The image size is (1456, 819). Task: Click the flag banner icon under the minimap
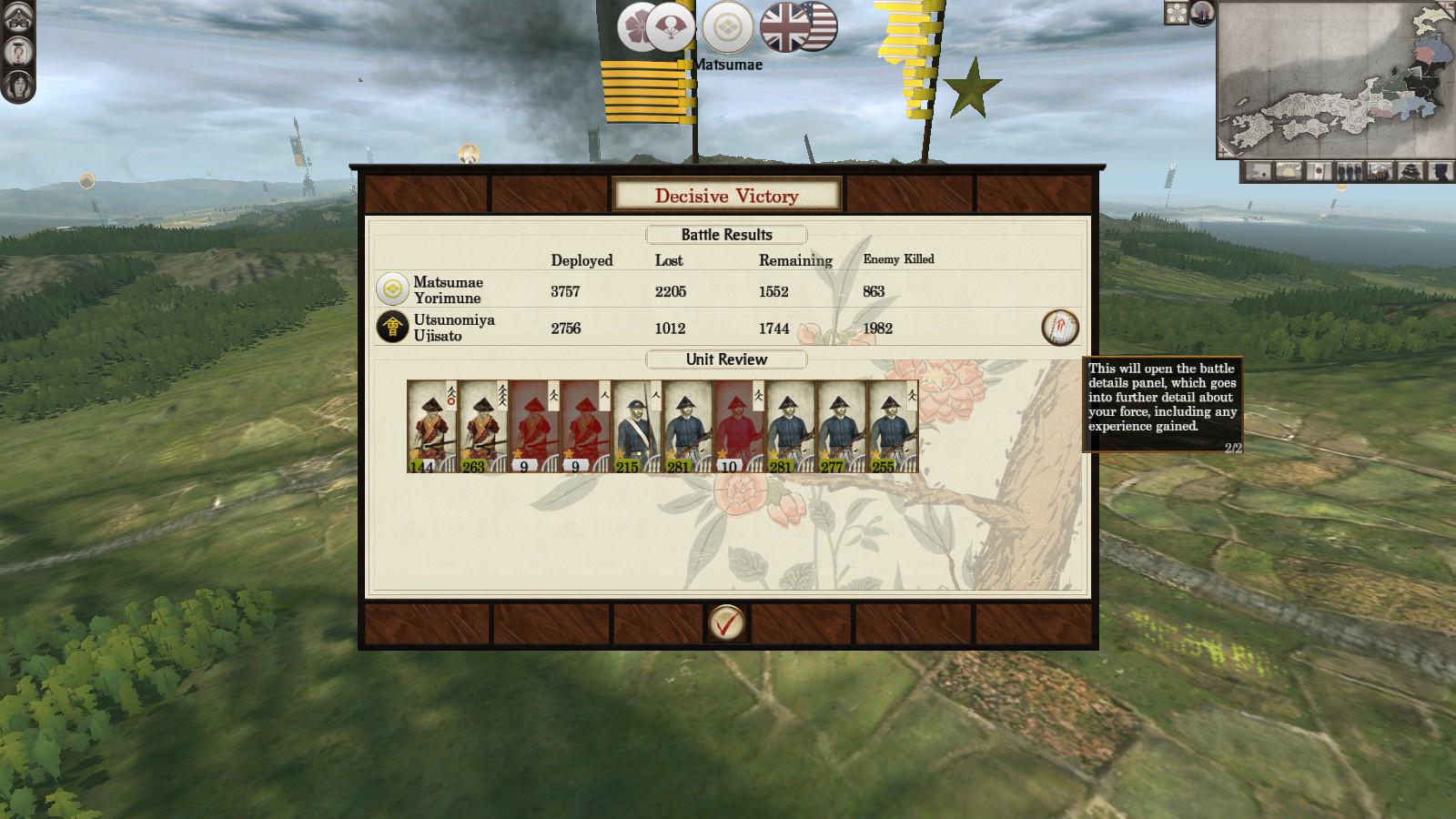(1319, 168)
